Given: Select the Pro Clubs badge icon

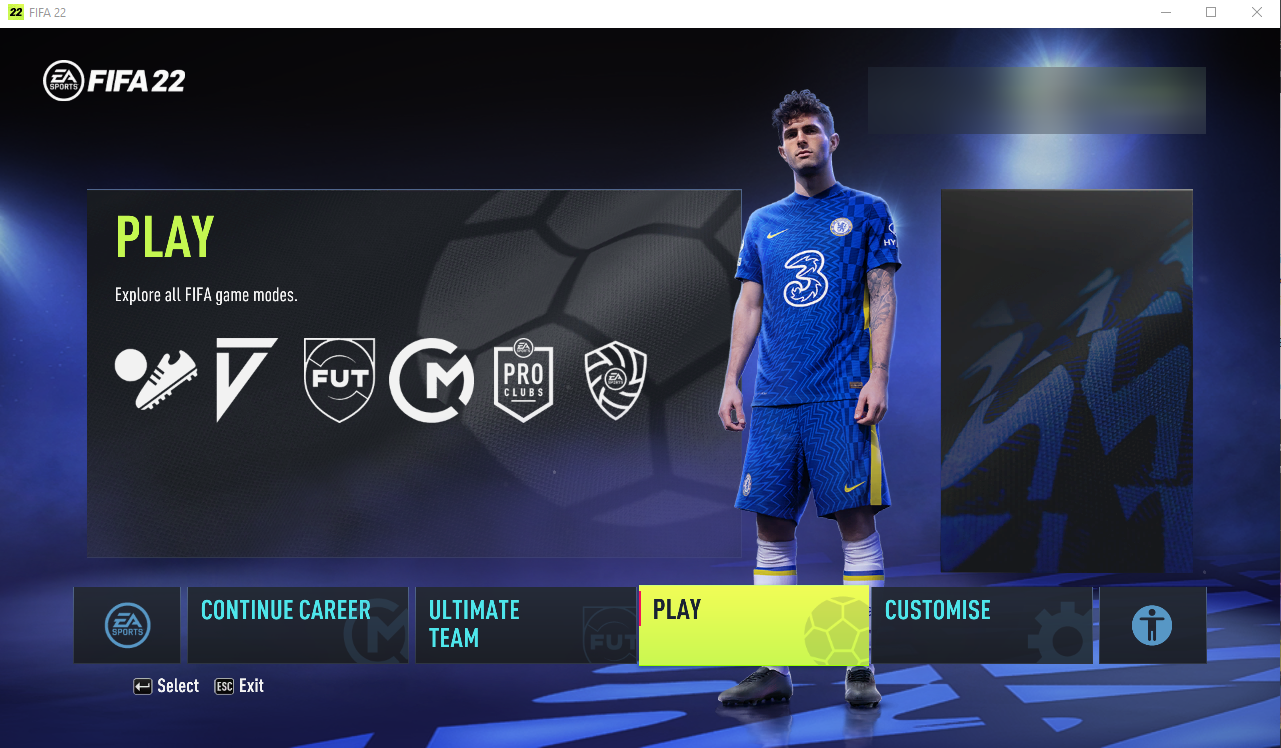Looking at the screenshot, I should coord(524,378).
